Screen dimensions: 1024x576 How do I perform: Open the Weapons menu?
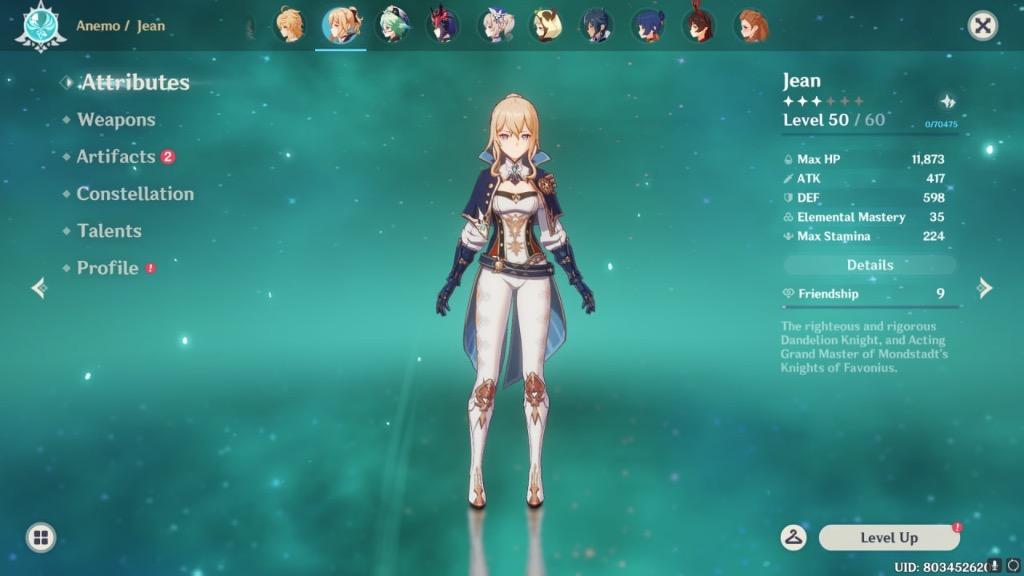click(116, 120)
